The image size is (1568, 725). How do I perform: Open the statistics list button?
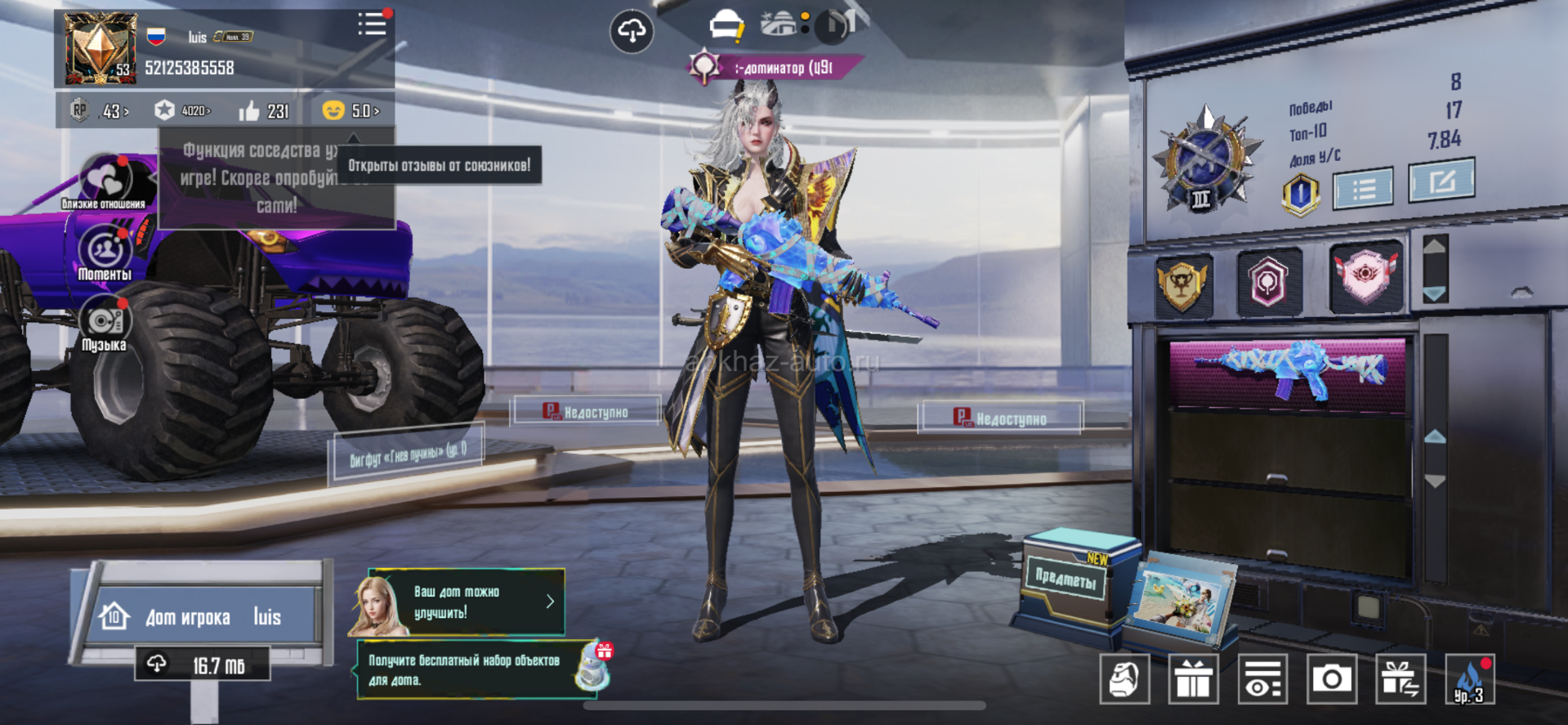(1363, 190)
